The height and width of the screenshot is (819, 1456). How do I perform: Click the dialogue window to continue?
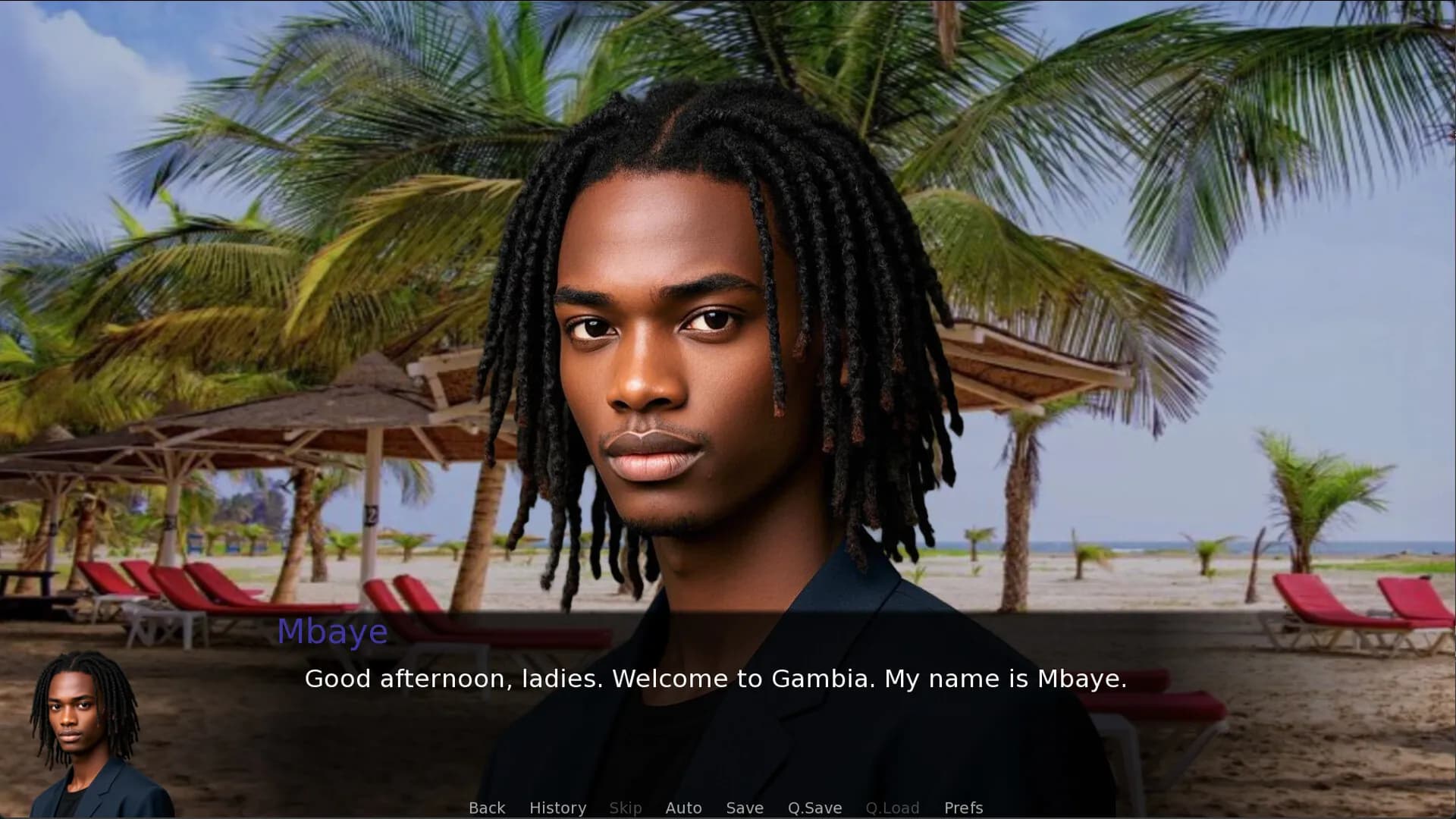coord(715,679)
